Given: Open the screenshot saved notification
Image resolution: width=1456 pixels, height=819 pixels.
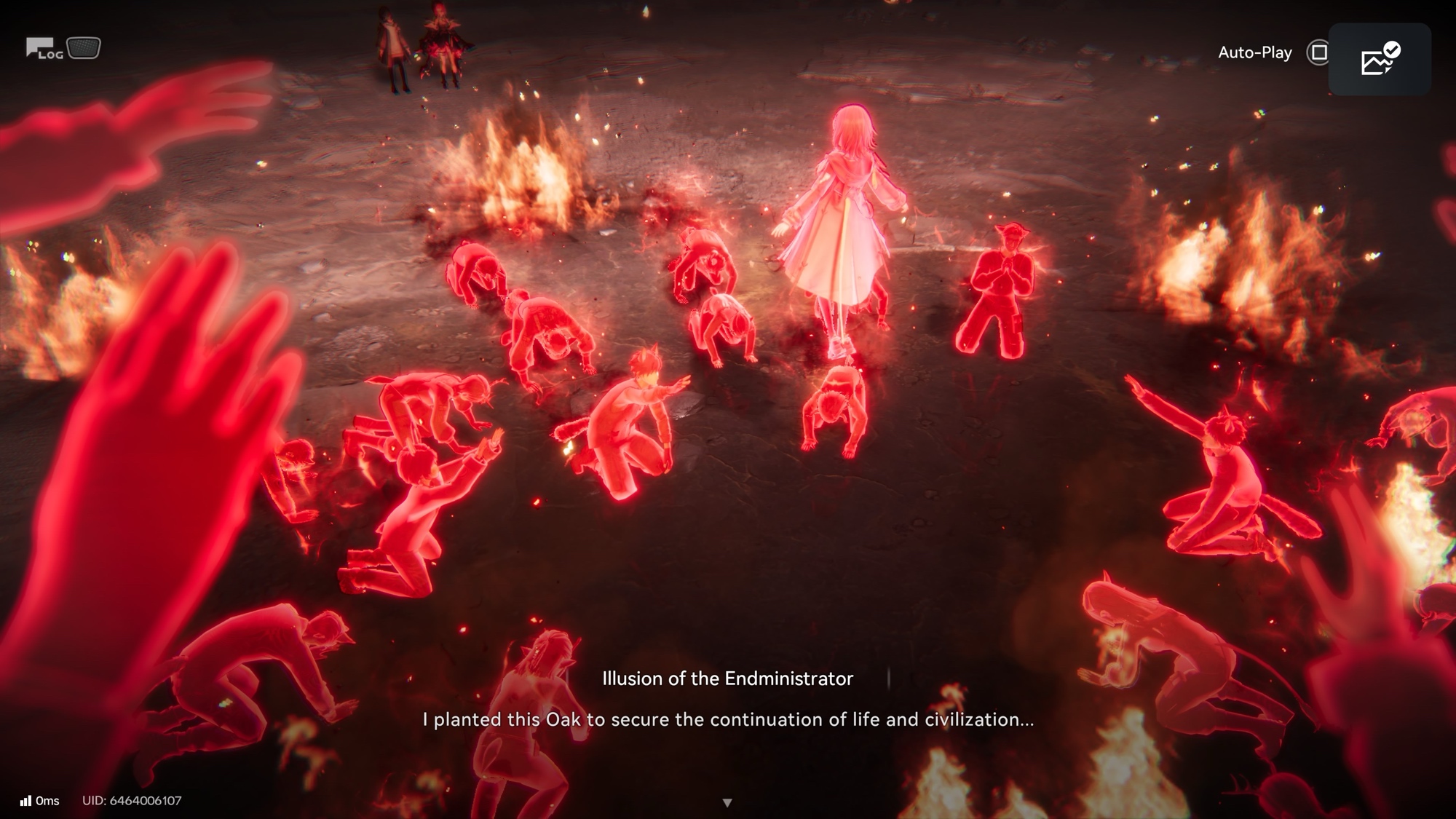Looking at the screenshot, I should click(1380, 60).
